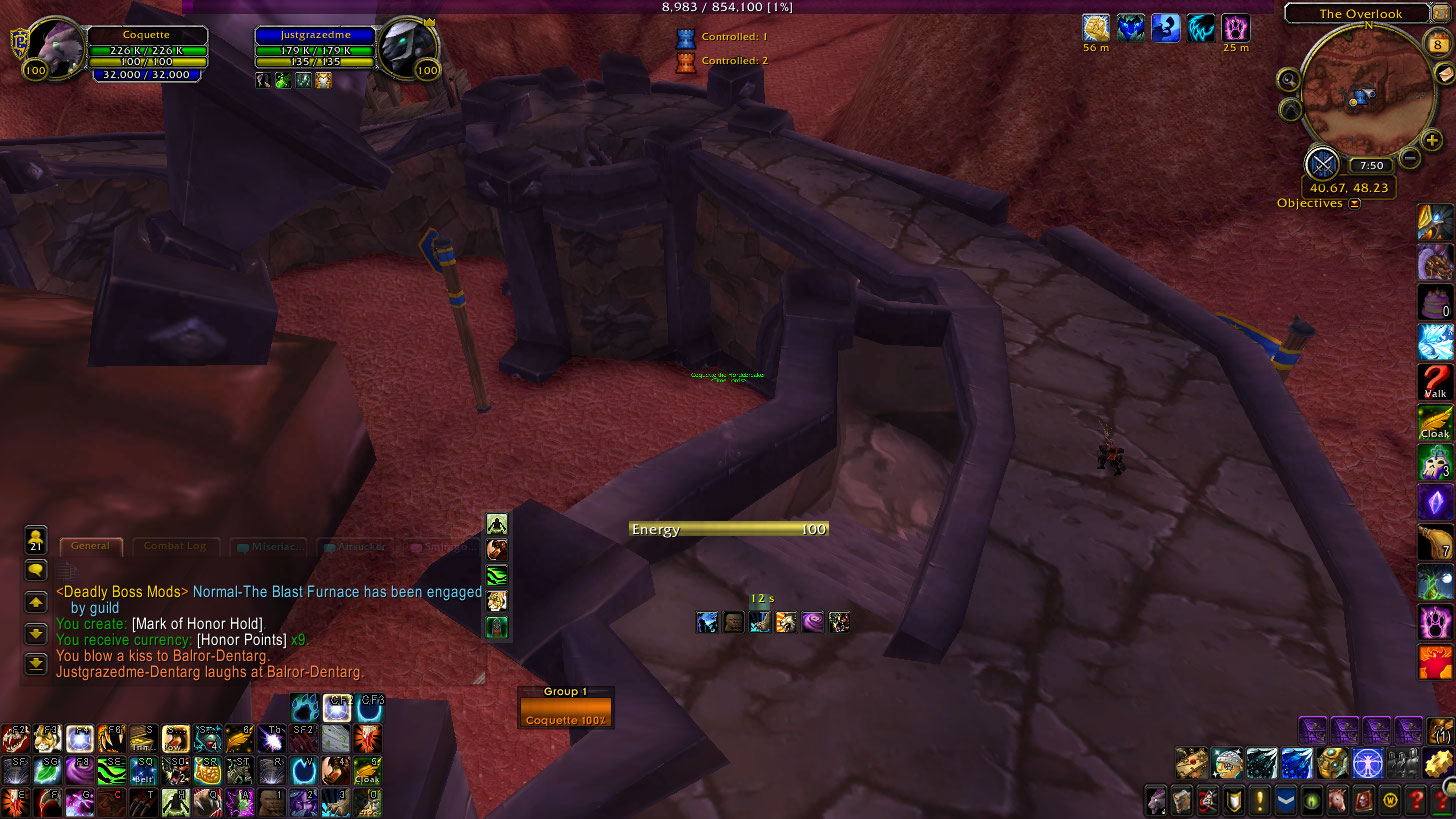Image resolution: width=1456 pixels, height=819 pixels.
Task: Collapse the Objectives tracker arrow
Action: (x=1354, y=204)
